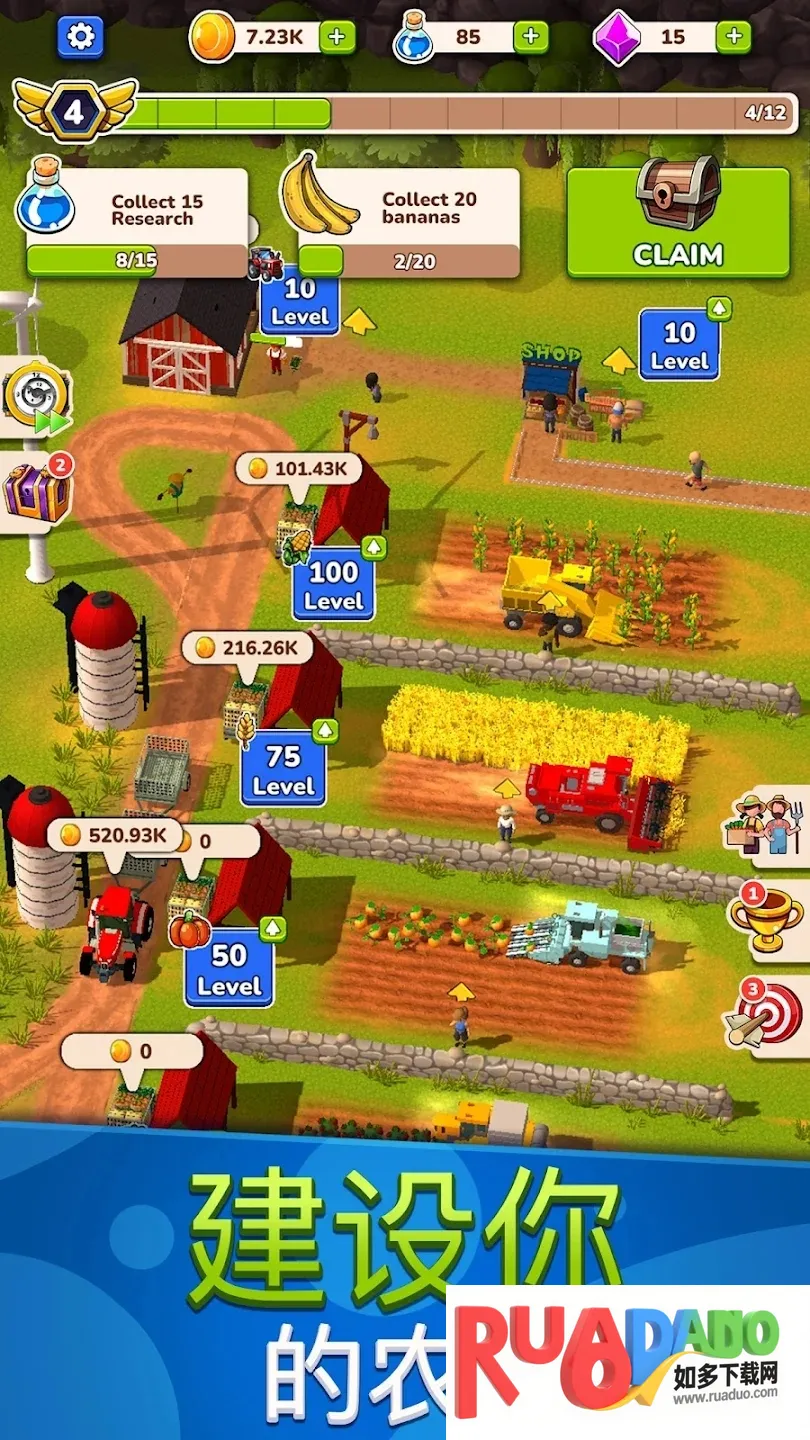Upgrade the corn field Level 100

[x=334, y=584]
